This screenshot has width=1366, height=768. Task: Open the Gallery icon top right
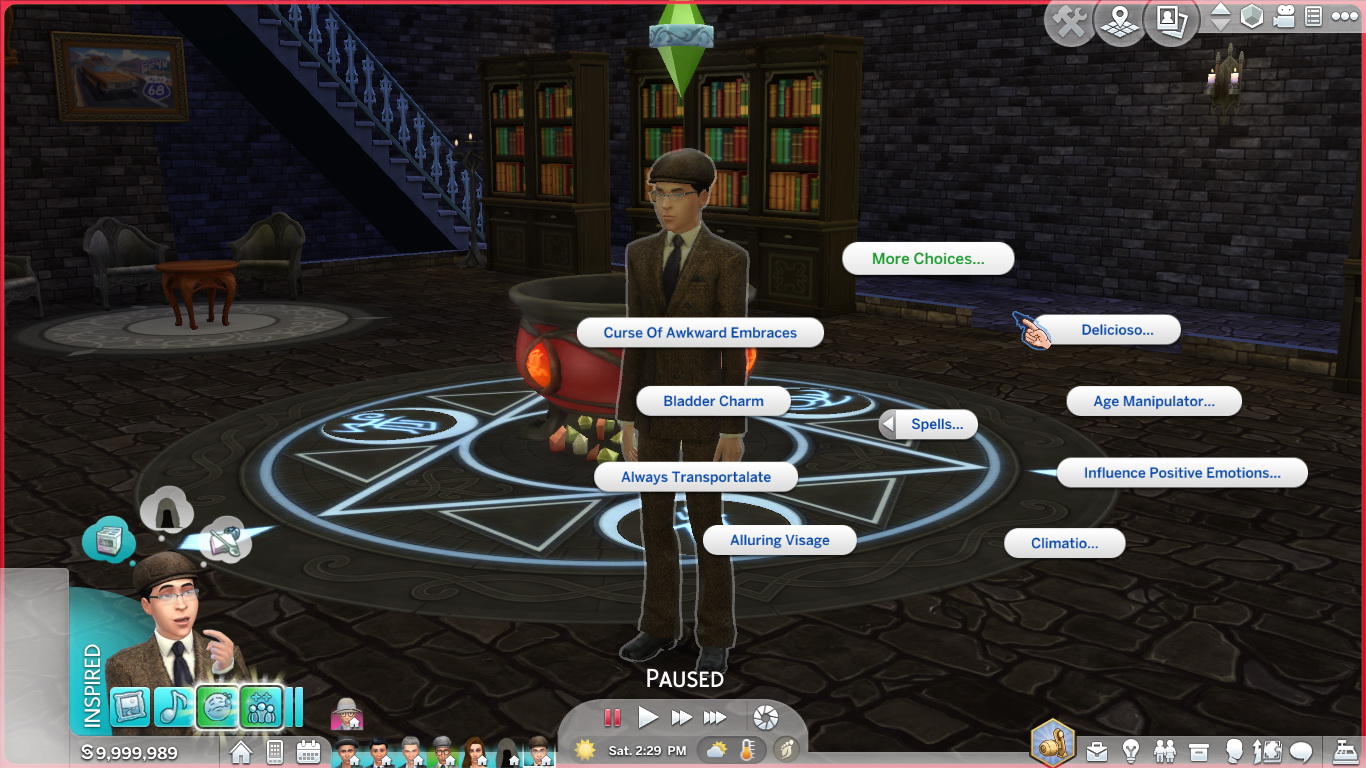click(x=1170, y=22)
